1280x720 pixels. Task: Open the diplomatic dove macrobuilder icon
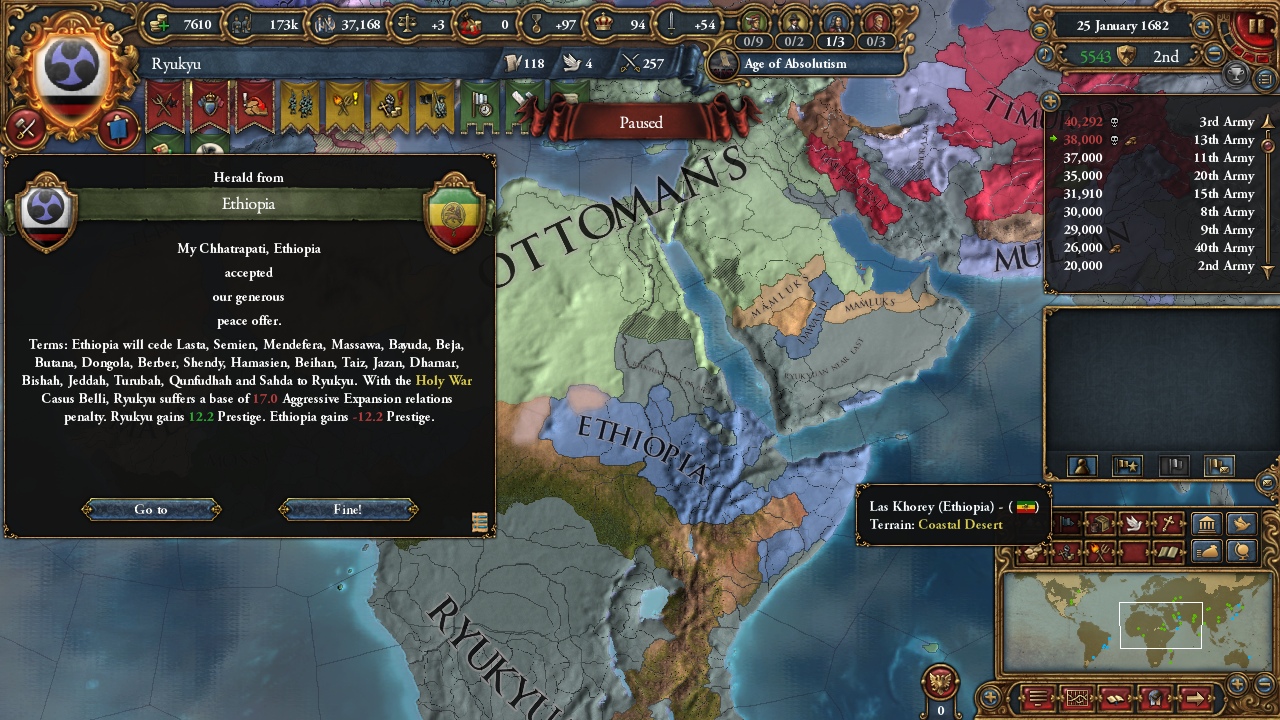pyautogui.click(x=1241, y=525)
